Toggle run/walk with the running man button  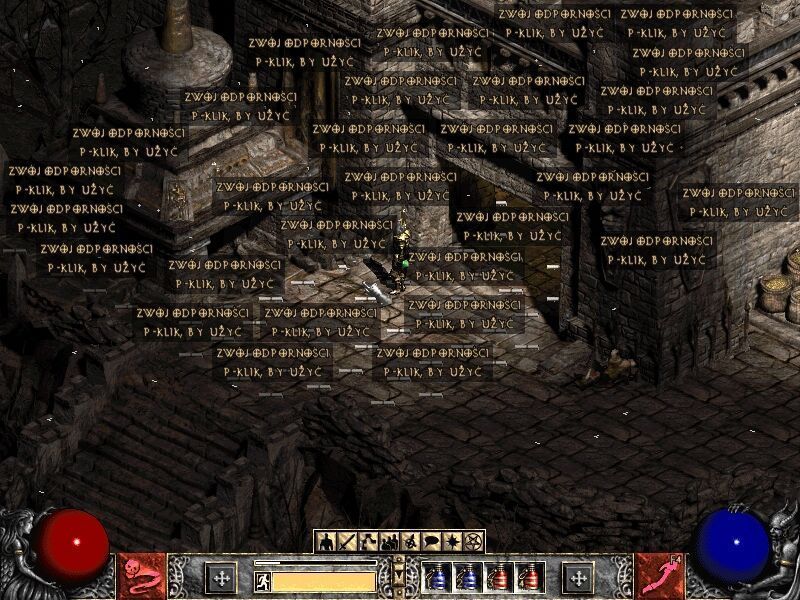click(x=262, y=580)
